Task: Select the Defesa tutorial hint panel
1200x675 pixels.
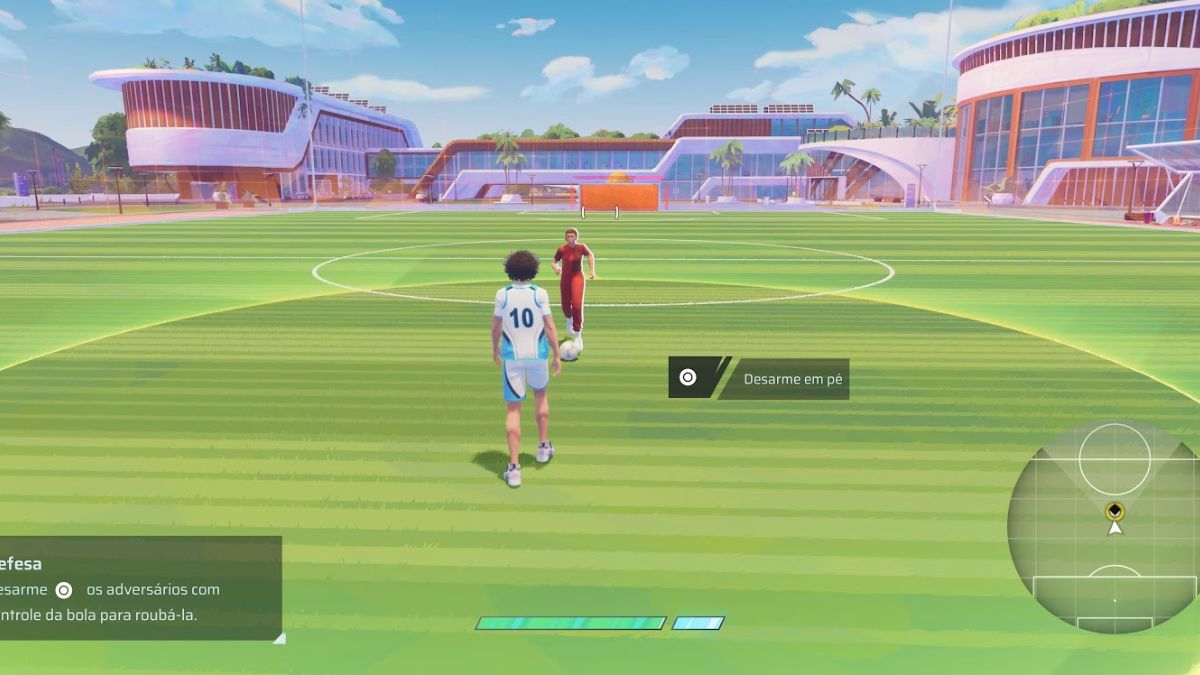Action: click(x=138, y=588)
